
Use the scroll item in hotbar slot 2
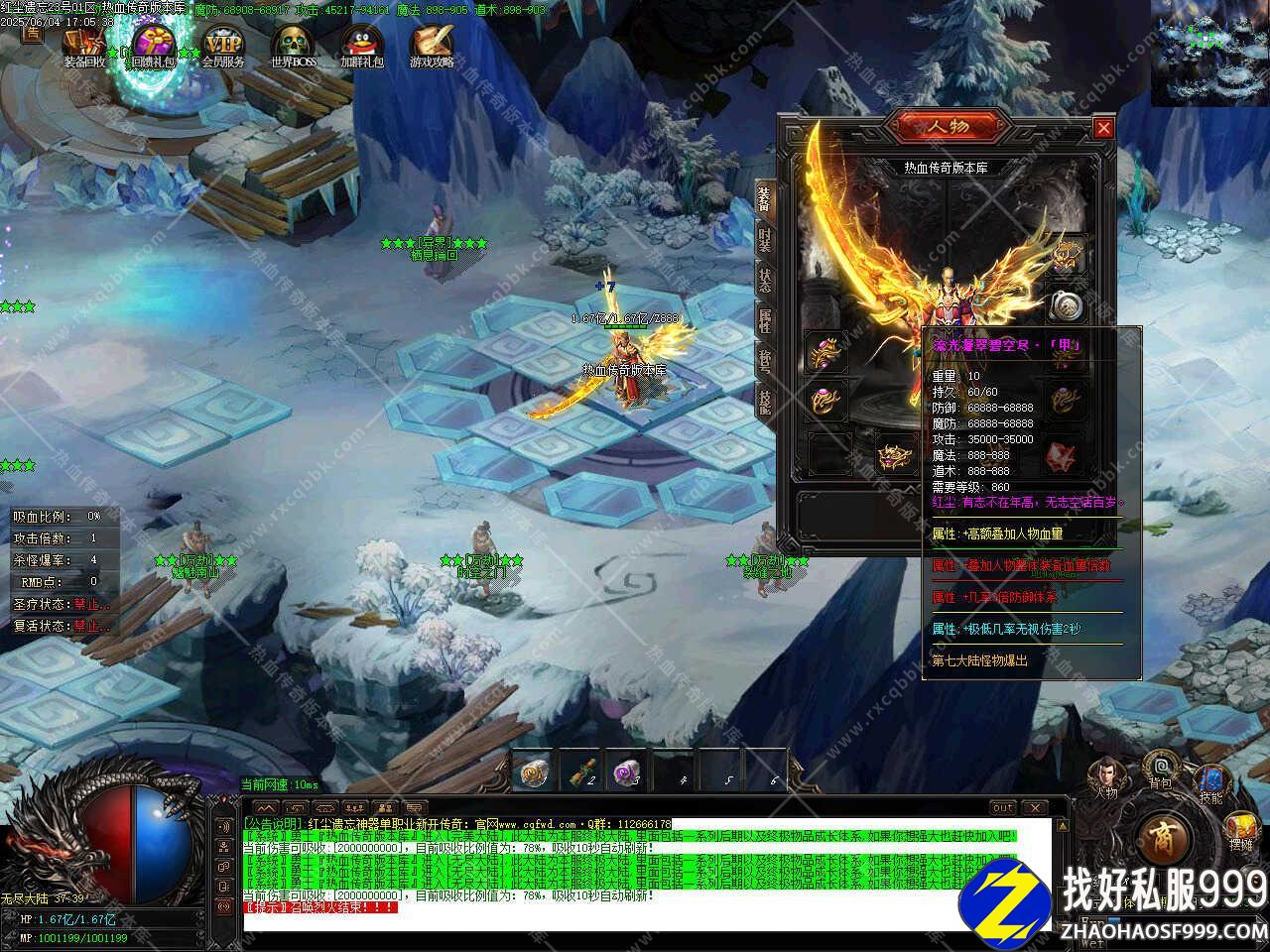(582, 771)
